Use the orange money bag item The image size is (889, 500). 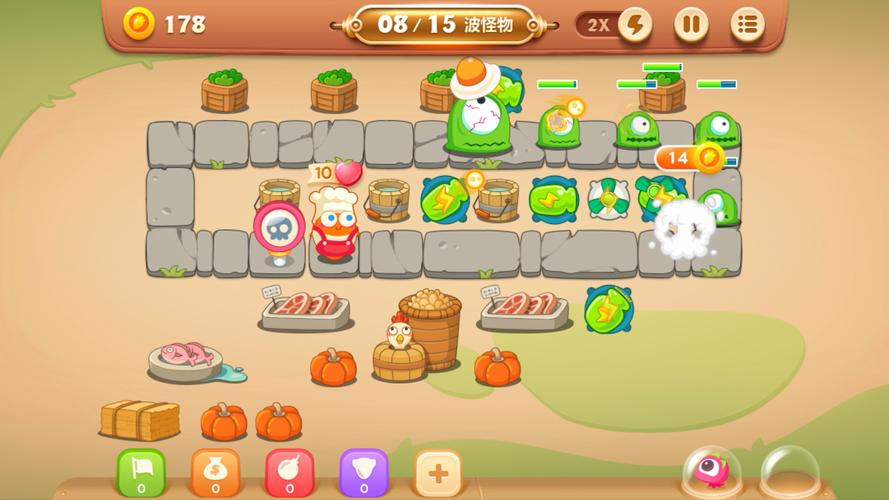point(215,472)
